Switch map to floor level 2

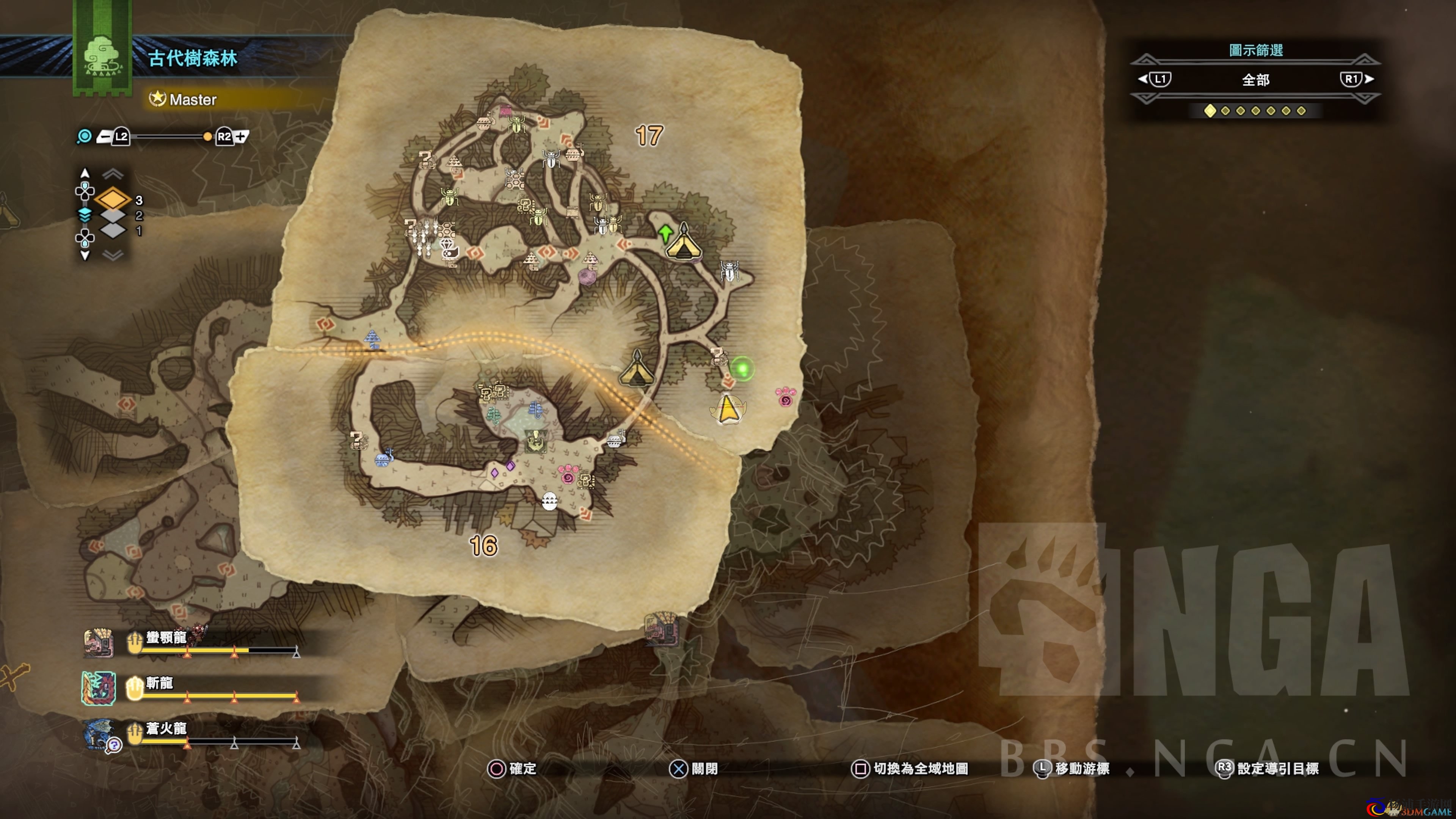coord(113,215)
